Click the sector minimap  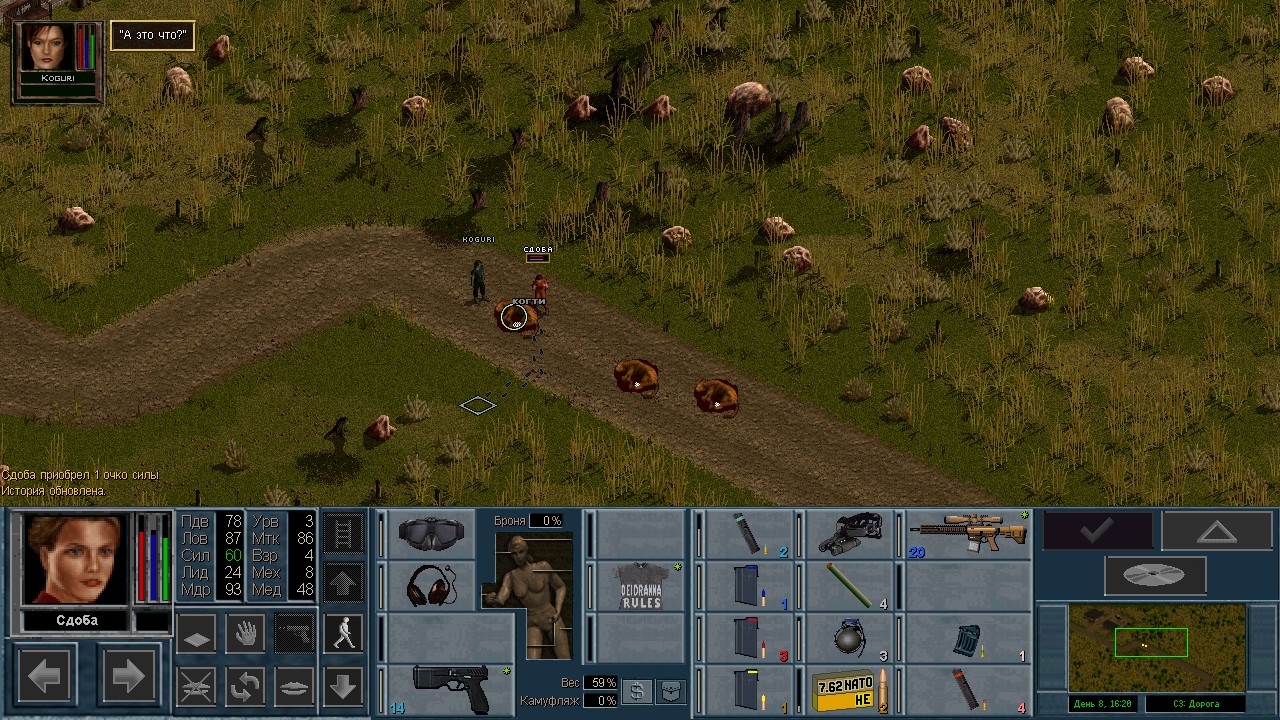click(1156, 646)
